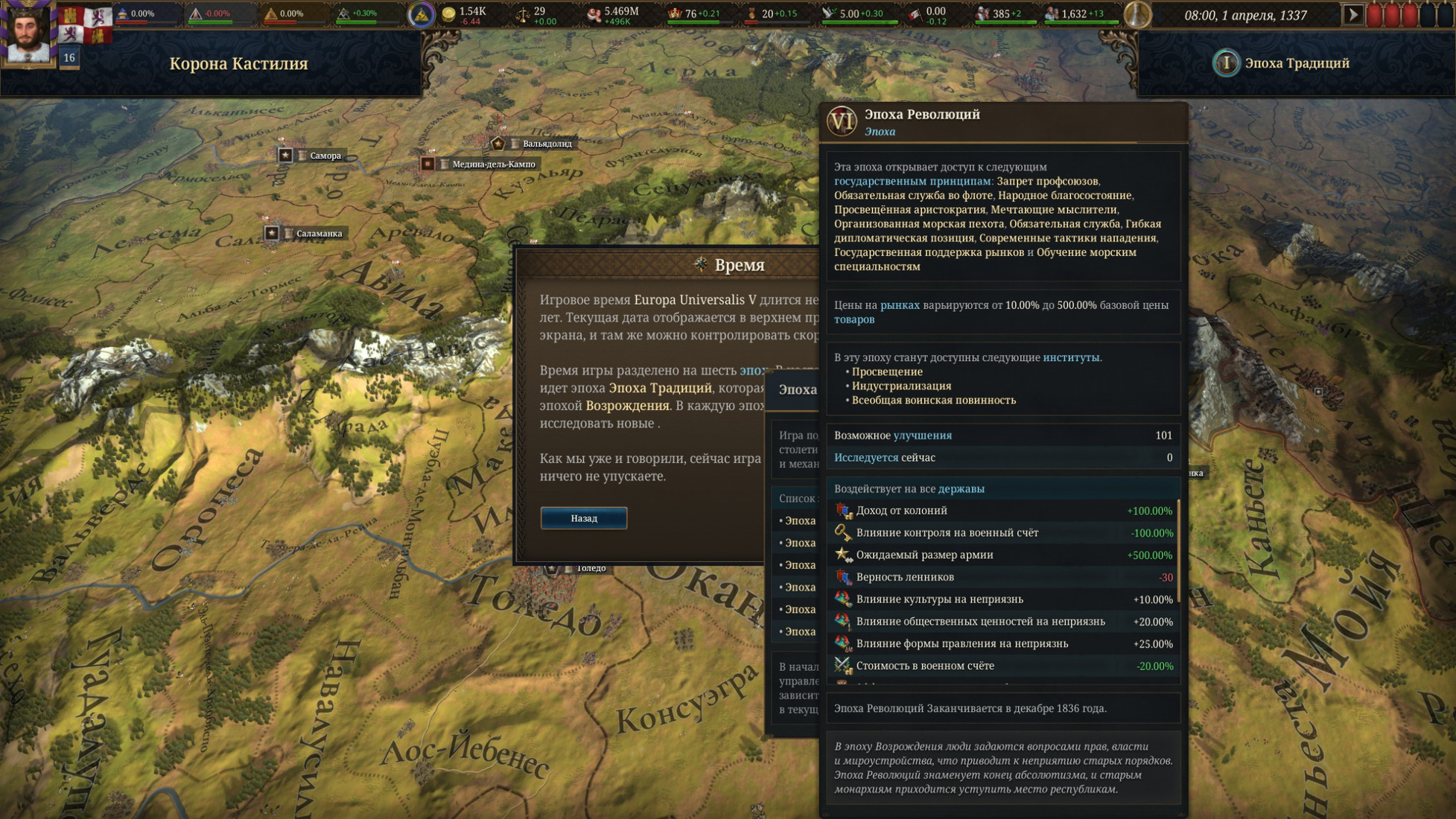
Task: Select the population counter
Action: click(613, 15)
